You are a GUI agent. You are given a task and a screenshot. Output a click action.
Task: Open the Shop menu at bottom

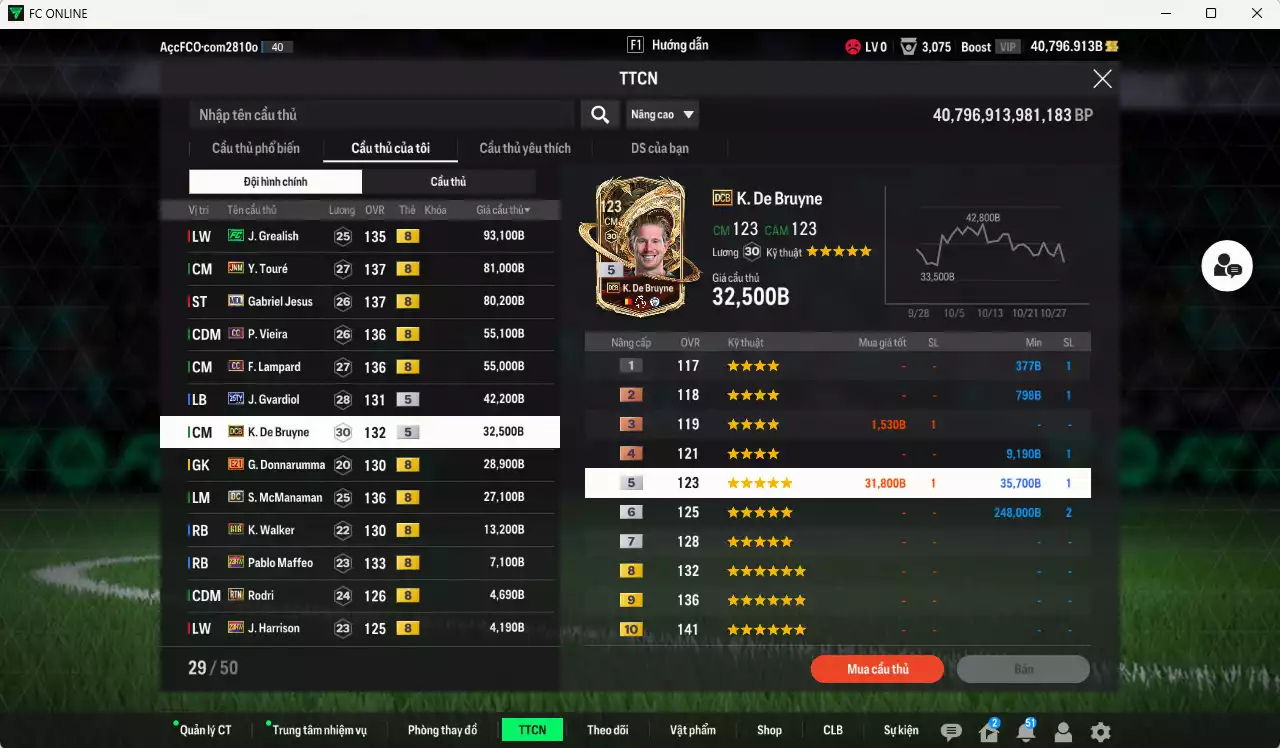(769, 730)
